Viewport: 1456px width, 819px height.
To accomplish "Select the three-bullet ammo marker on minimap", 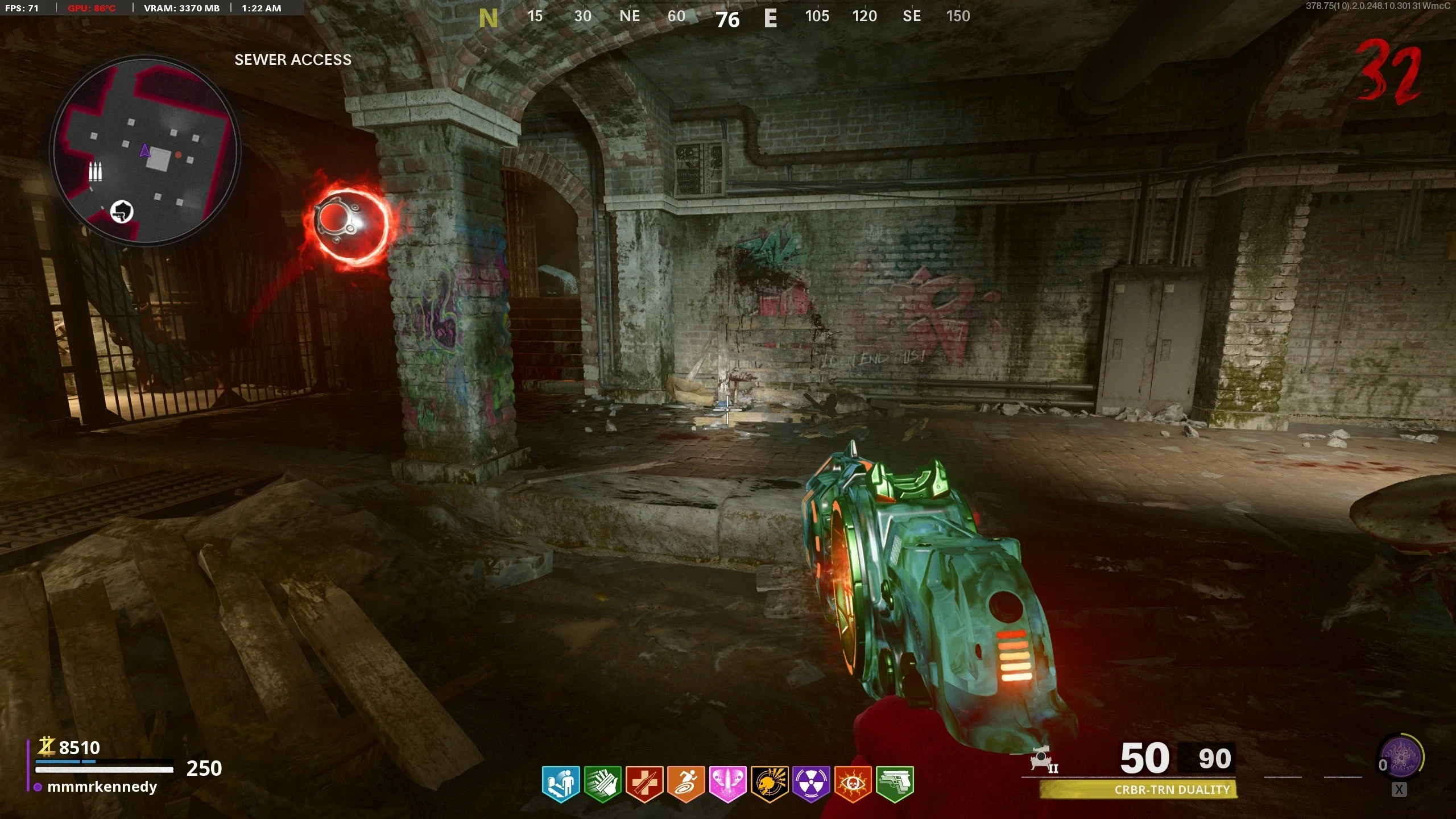I will 95,171.
